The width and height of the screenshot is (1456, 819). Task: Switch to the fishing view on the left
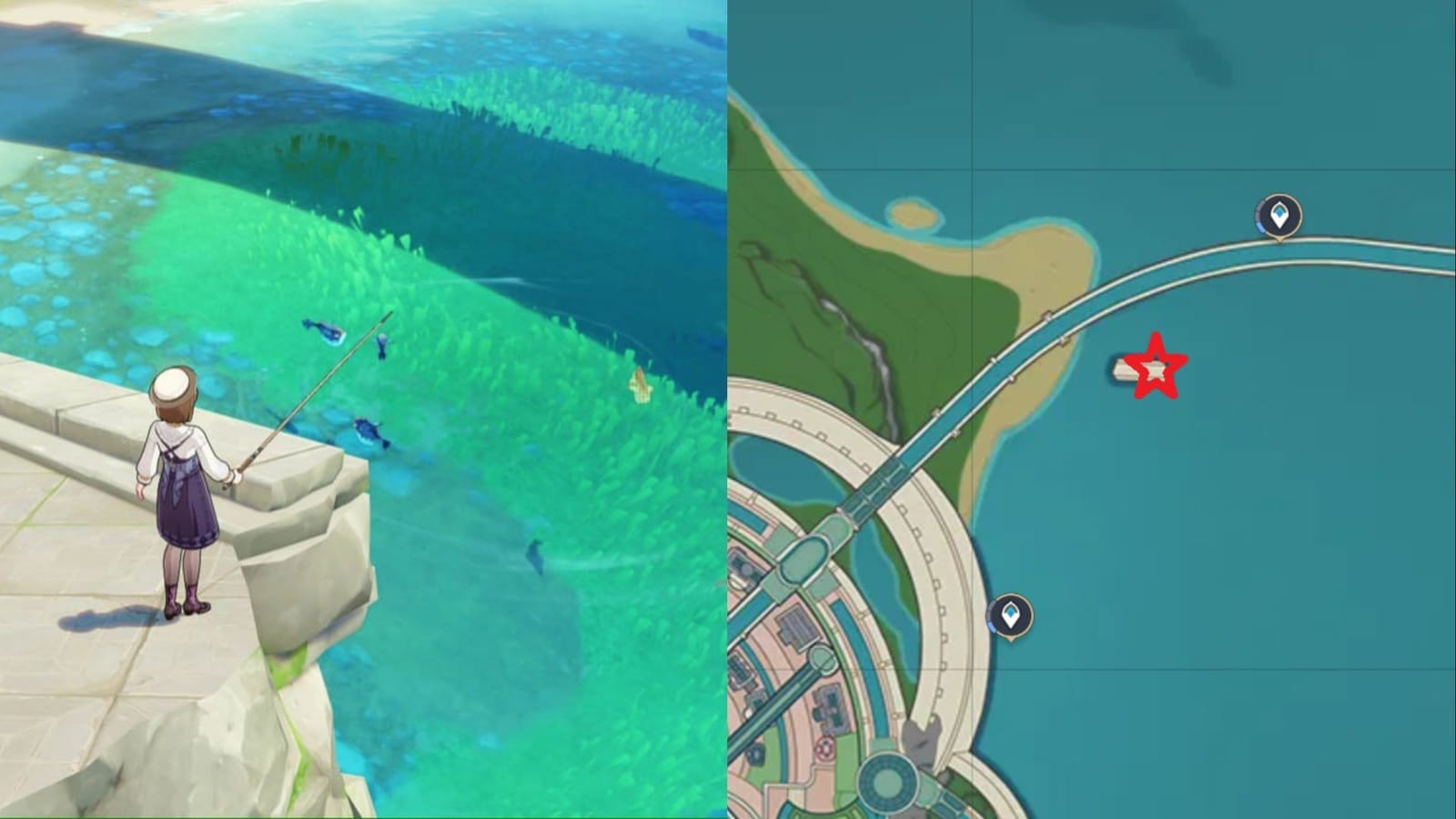(x=364, y=409)
